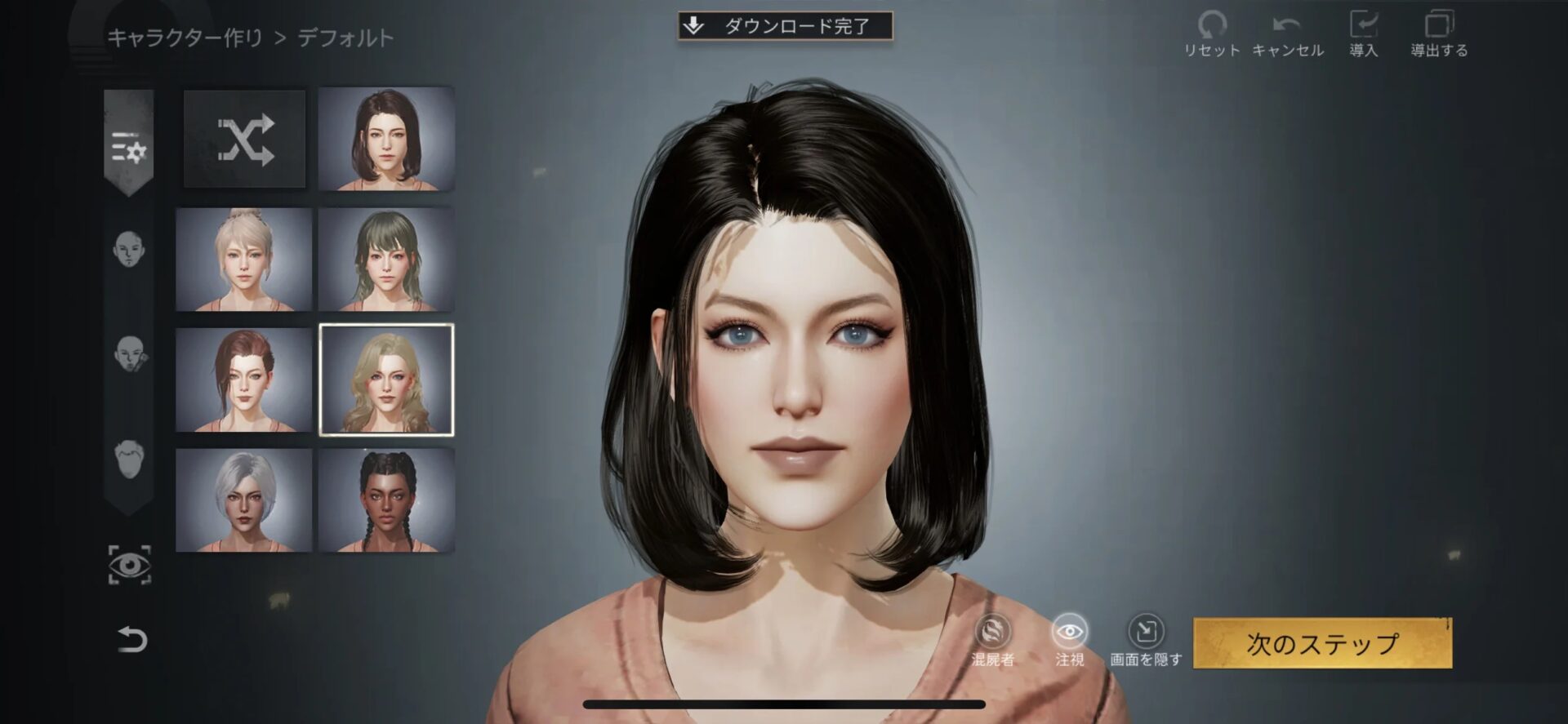This screenshot has width=1568, height=724.
Task: Open the makeup face tab
Action: pyautogui.click(x=129, y=353)
